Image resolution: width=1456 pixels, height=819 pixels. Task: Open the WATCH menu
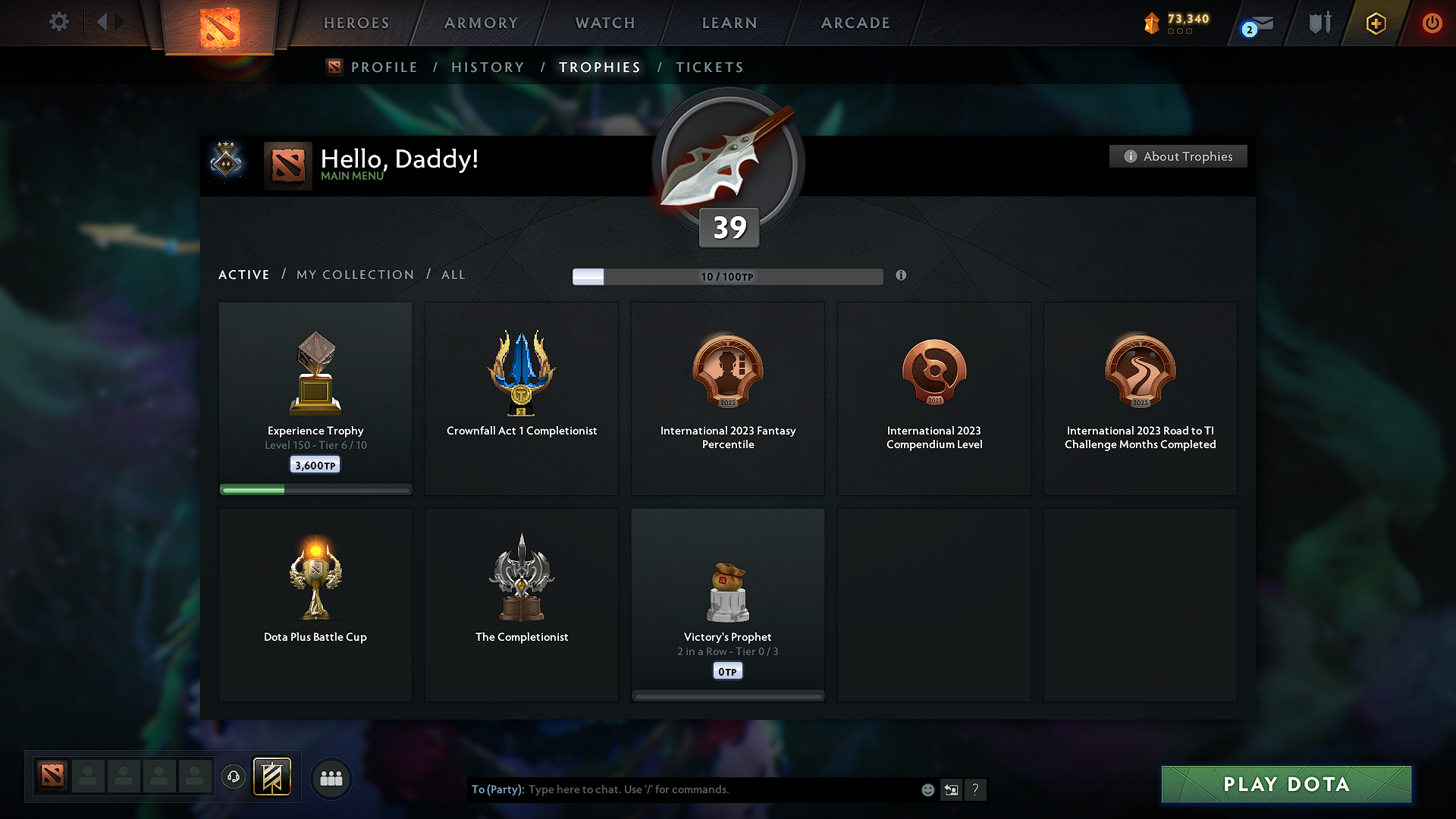pos(604,23)
